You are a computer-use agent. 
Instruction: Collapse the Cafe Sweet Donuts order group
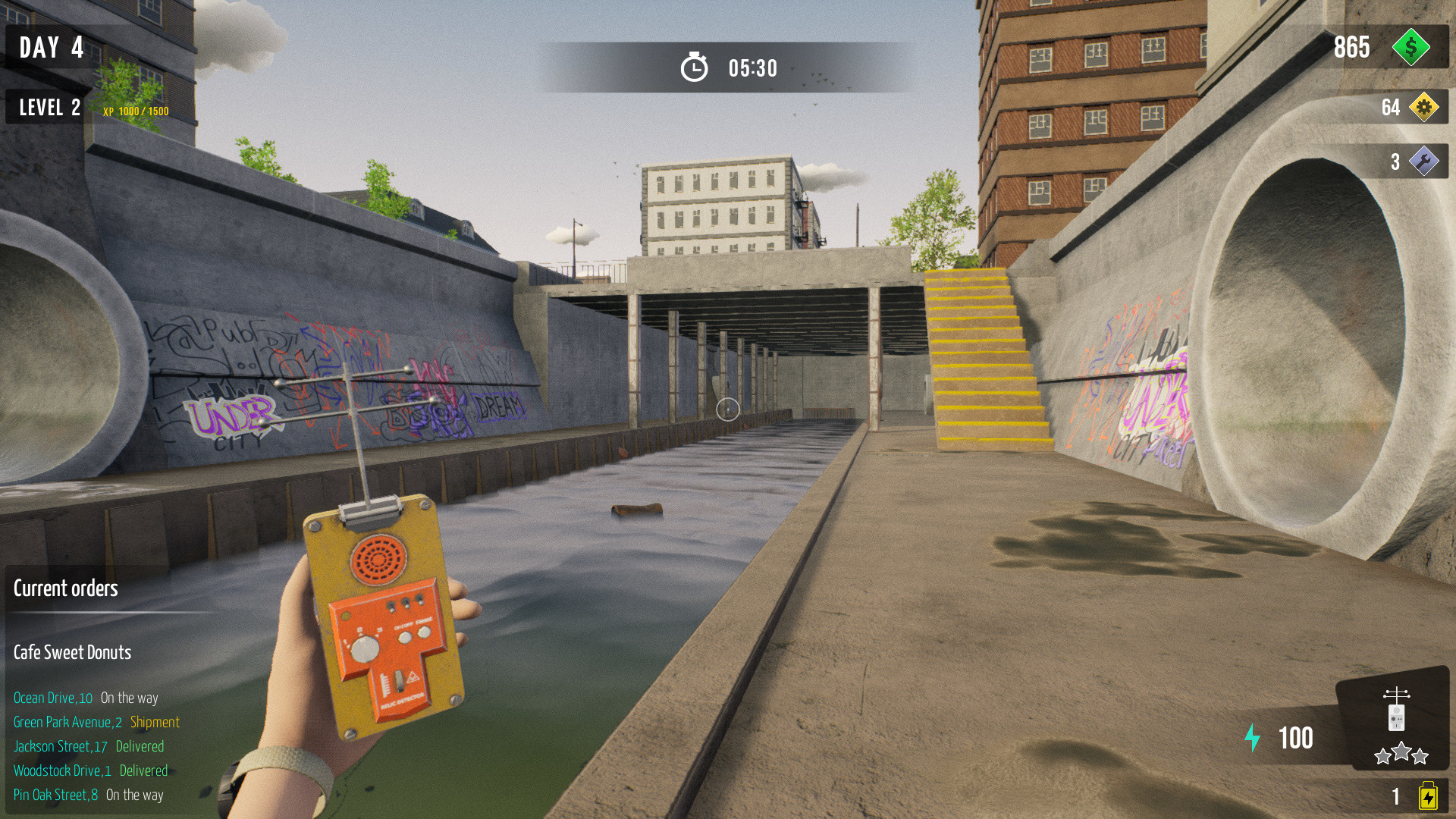click(x=72, y=653)
